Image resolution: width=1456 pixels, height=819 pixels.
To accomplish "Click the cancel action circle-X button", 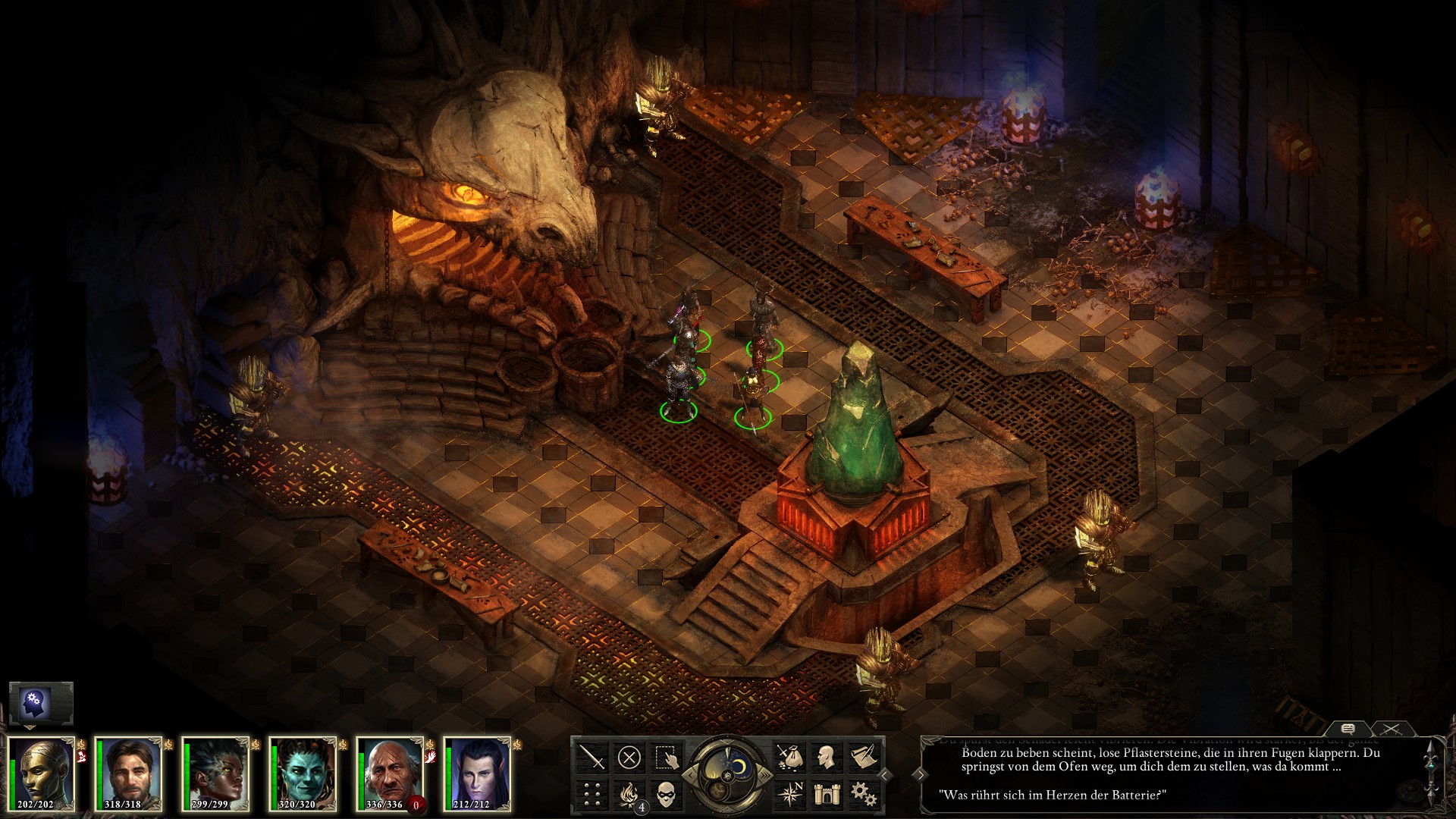I will click(629, 756).
